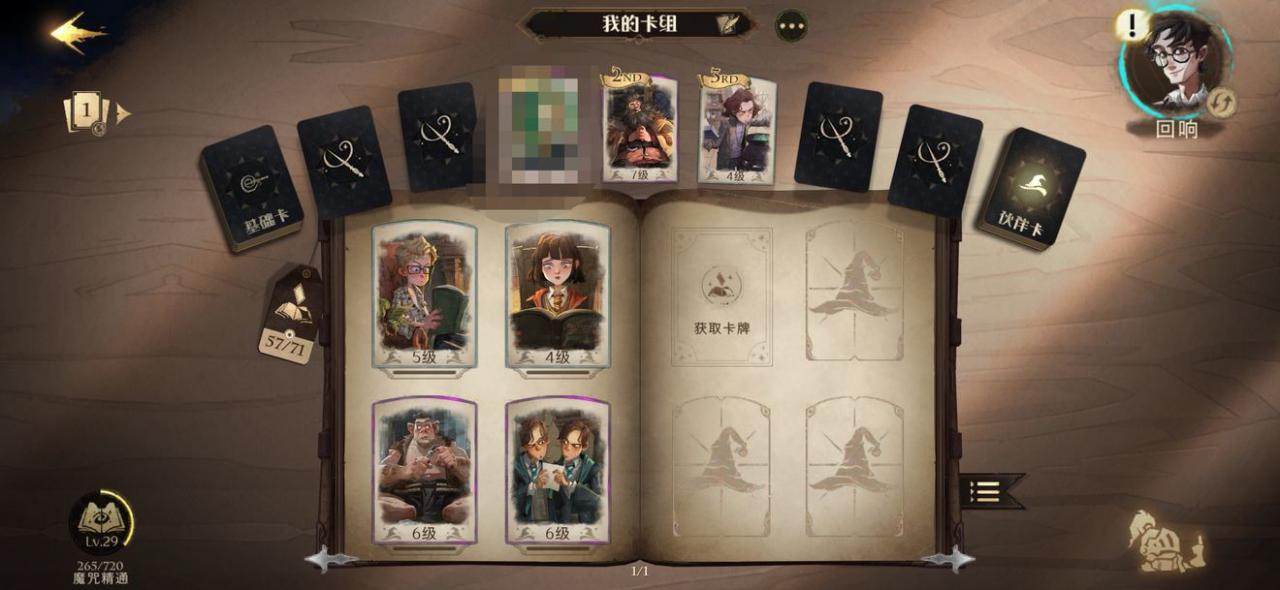Turn to the previous book page
This screenshot has height=590, width=1280.
(329, 559)
